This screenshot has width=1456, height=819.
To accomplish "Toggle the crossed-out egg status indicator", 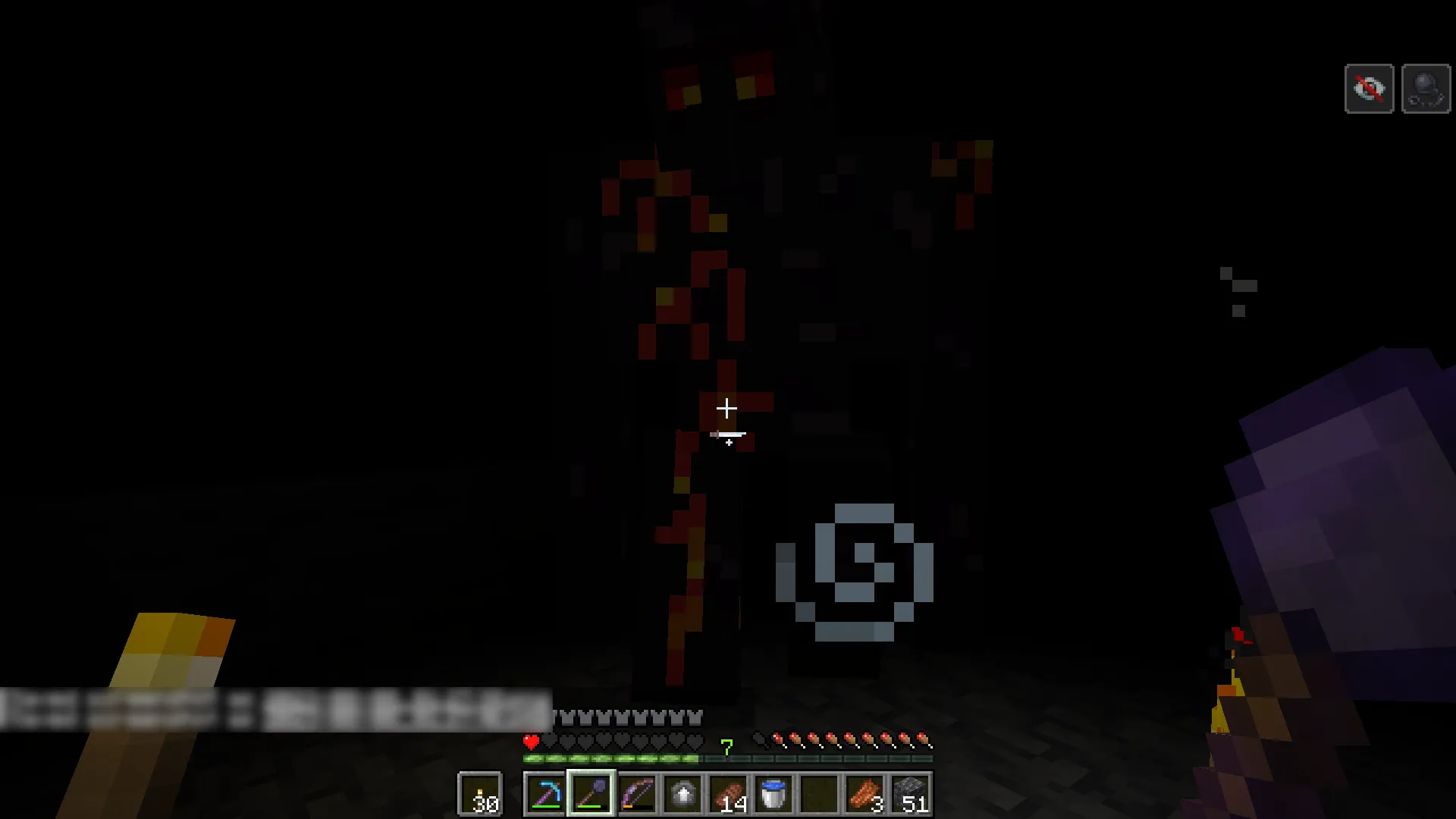I will pyautogui.click(x=1369, y=88).
